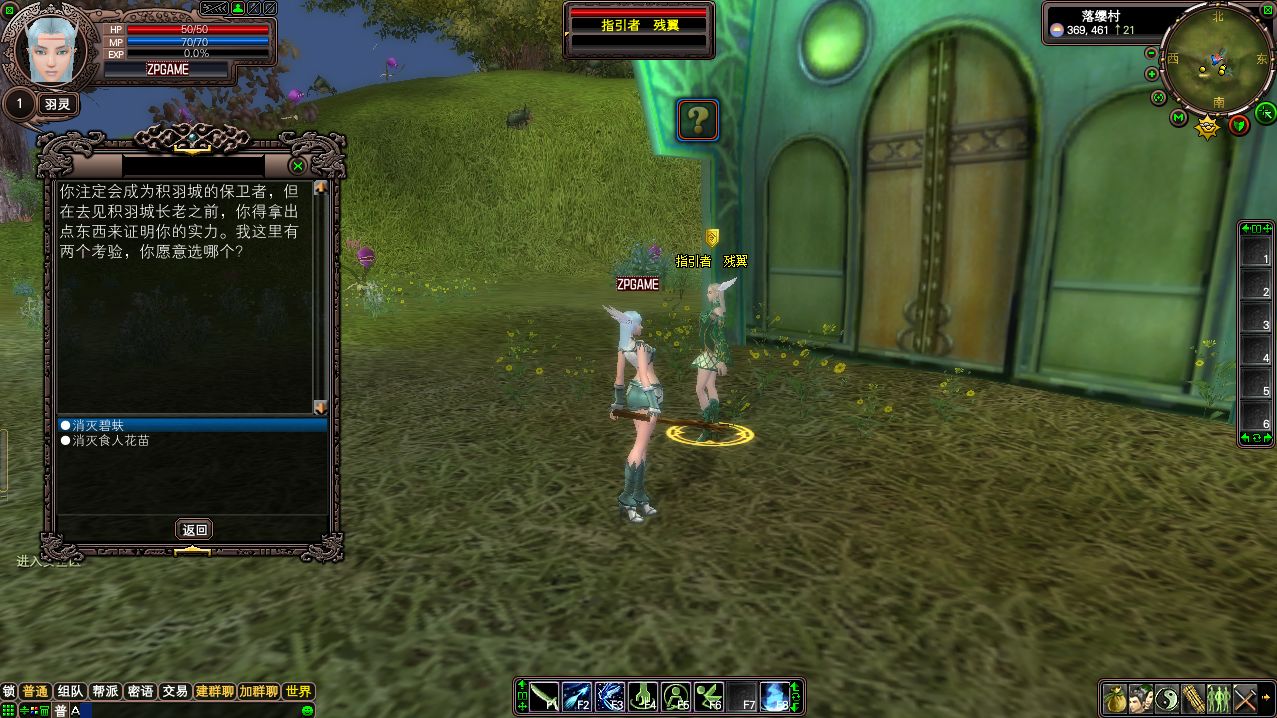
Task: Select the 世界 world chat channel
Action: point(298,691)
